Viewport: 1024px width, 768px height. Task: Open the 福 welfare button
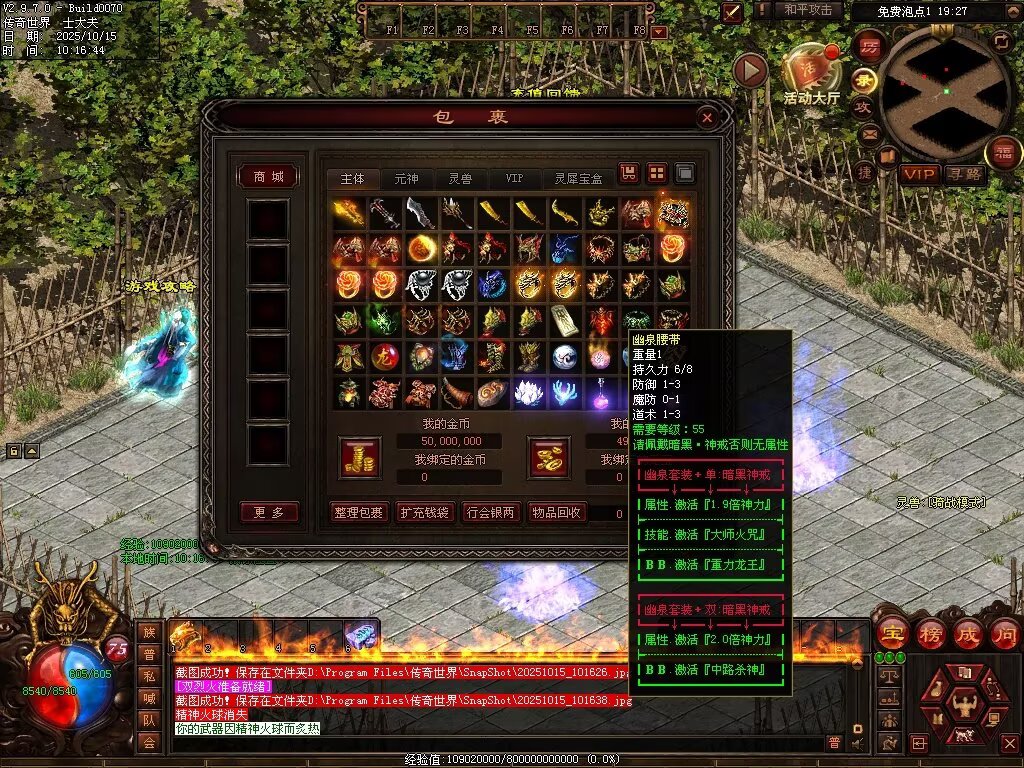pyautogui.click(x=1003, y=153)
